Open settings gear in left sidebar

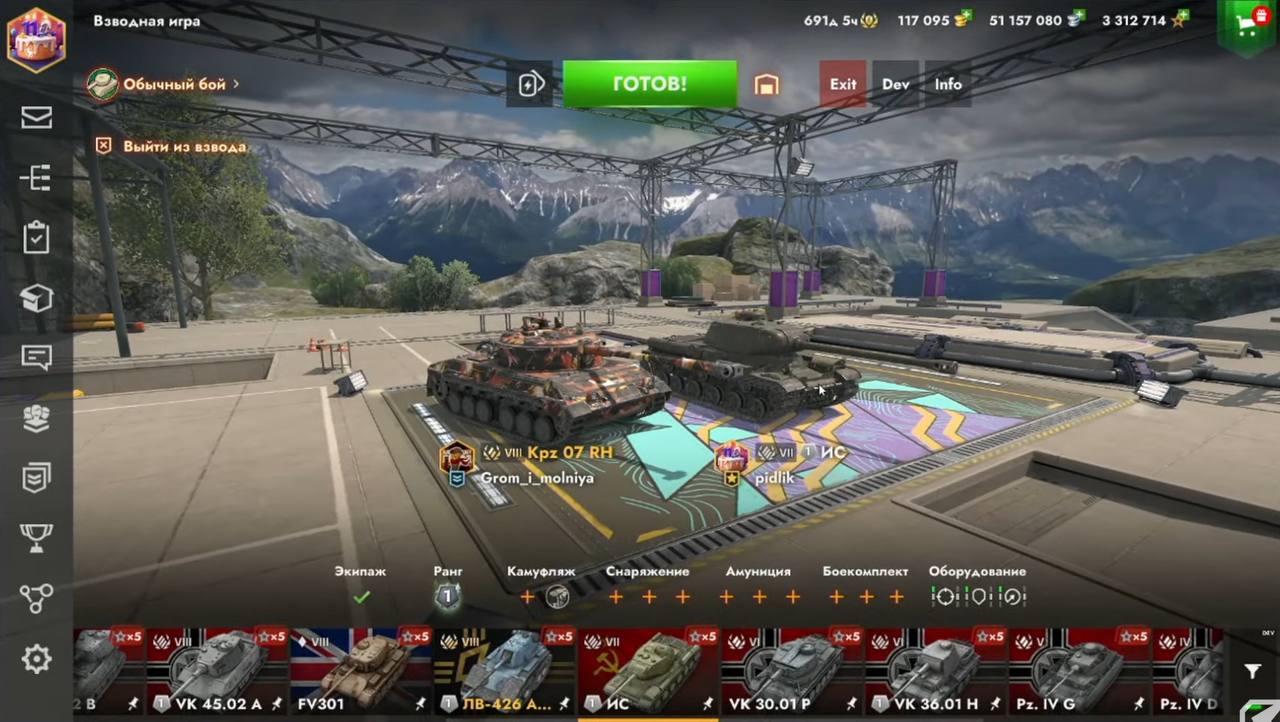[37, 658]
